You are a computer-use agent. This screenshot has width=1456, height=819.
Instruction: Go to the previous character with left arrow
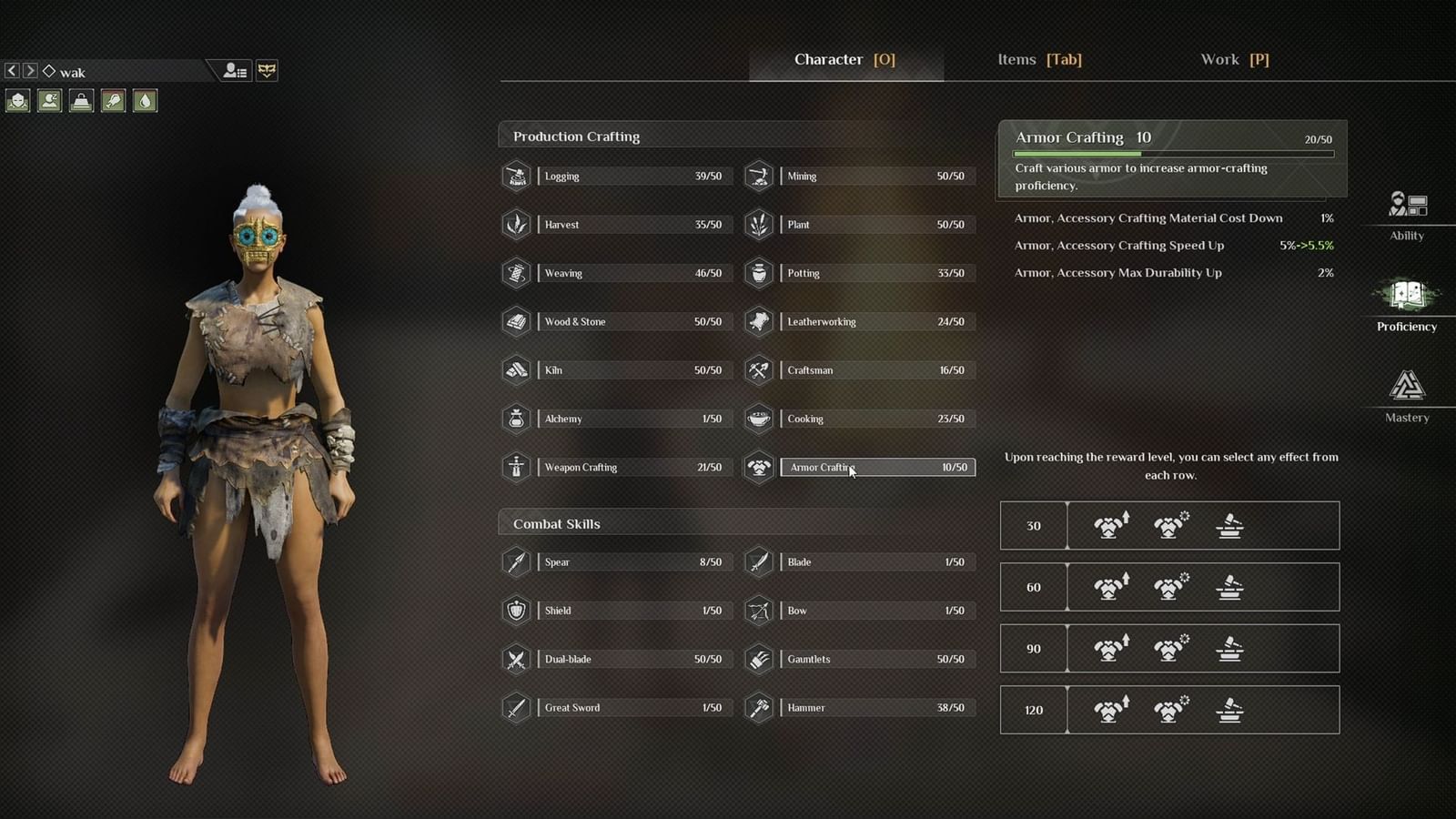(x=12, y=71)
